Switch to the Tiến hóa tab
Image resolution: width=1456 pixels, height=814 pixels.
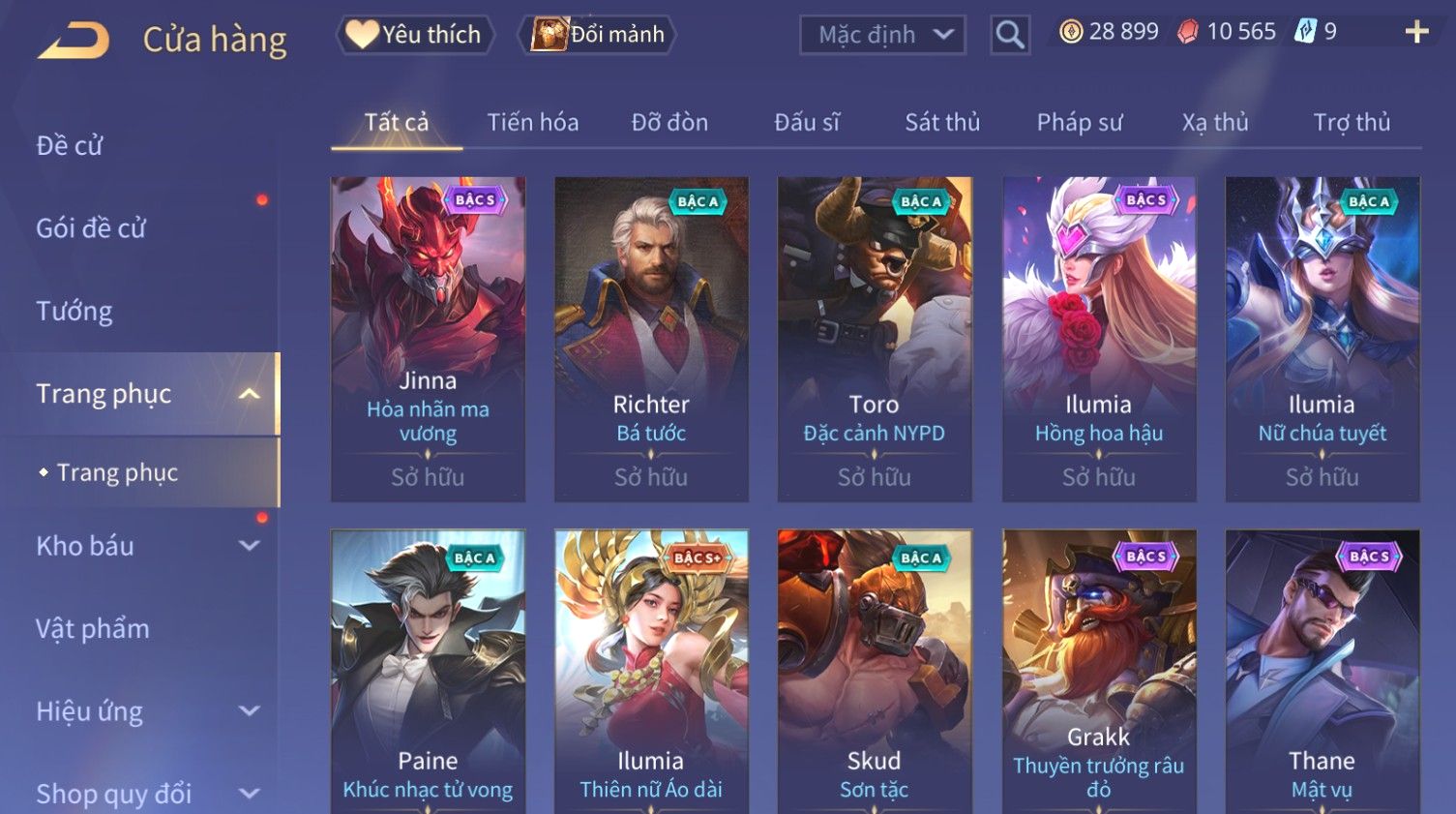[532, 123]
